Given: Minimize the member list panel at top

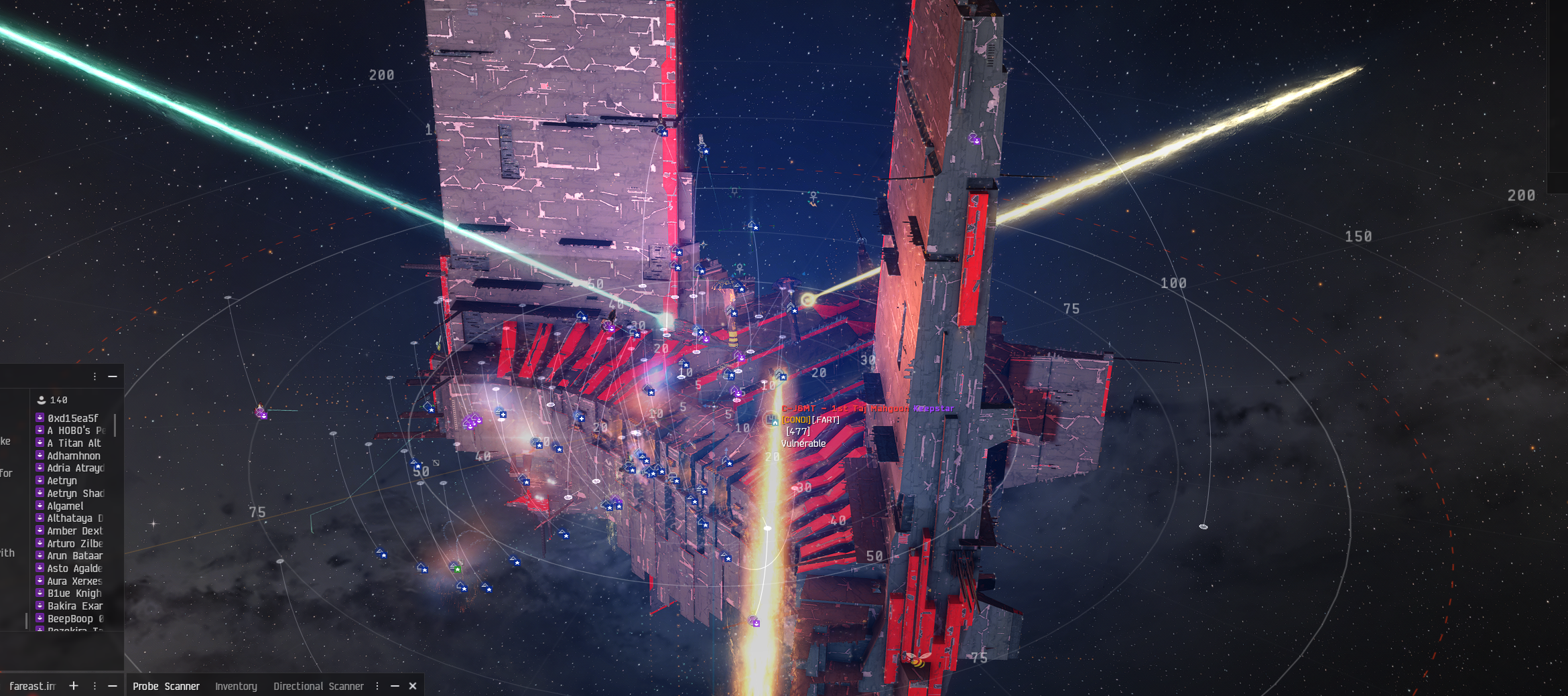Looking at the screenshot, I should click(113, 376).
